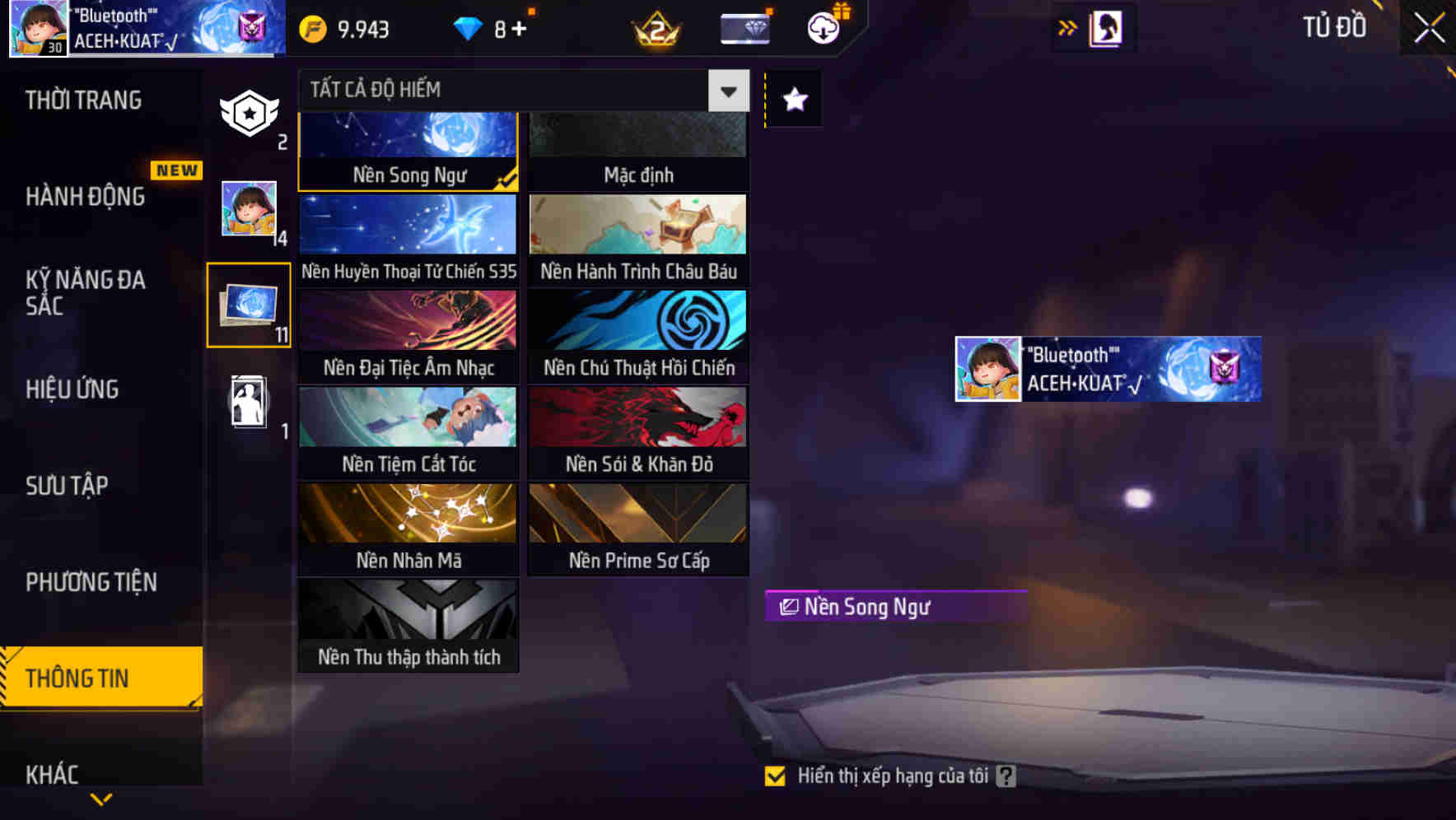The image size is (1456, 820).
Task: Select the background category icon showing 11 items
Action: pyautogui.click(x=247, y=306)
